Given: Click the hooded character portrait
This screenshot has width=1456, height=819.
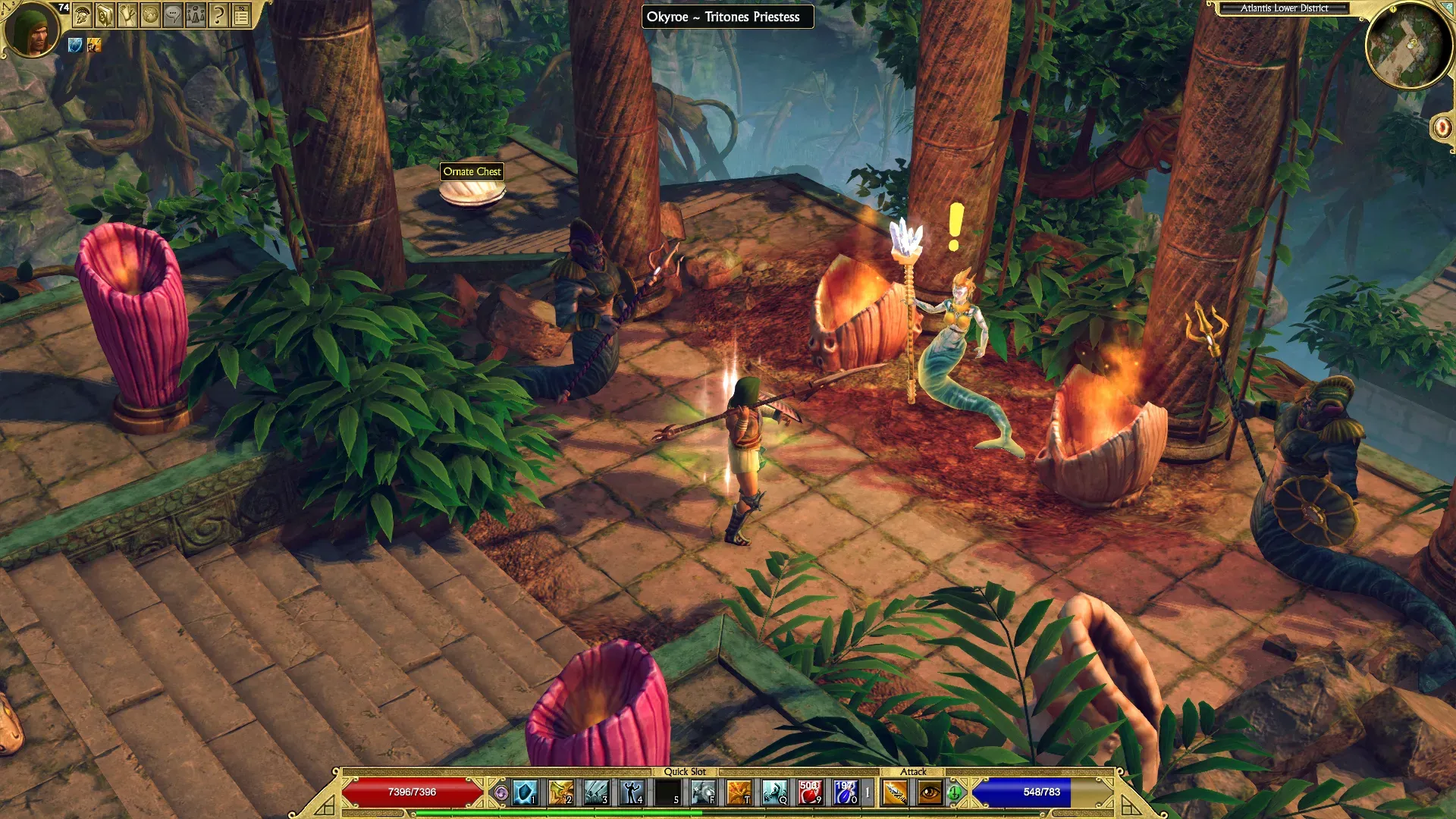Looking at the screenshot, I should click(32, 29).
